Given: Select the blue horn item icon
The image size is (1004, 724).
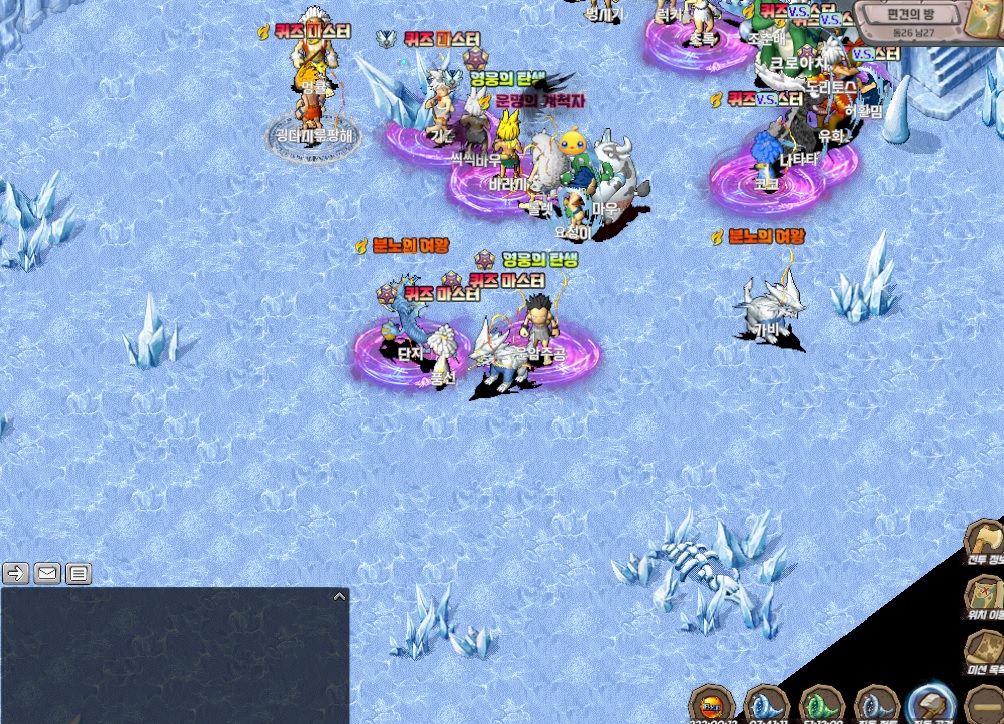Looking at the screenshot, I should click(x=766, y=703).
